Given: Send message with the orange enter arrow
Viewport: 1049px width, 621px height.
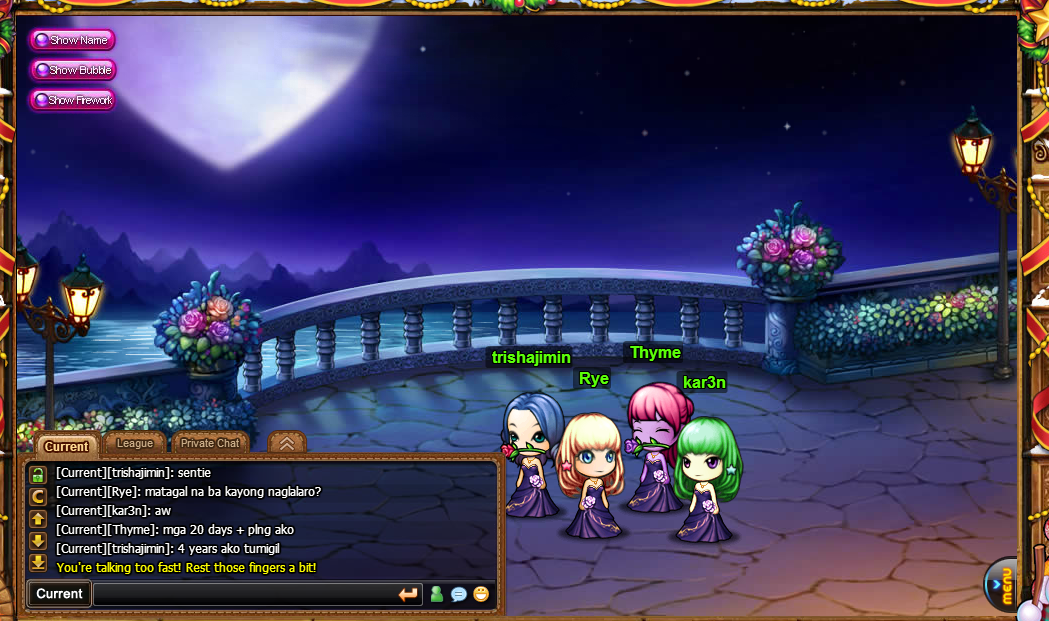Looking at the screenshot, I should tap(408, 594).
